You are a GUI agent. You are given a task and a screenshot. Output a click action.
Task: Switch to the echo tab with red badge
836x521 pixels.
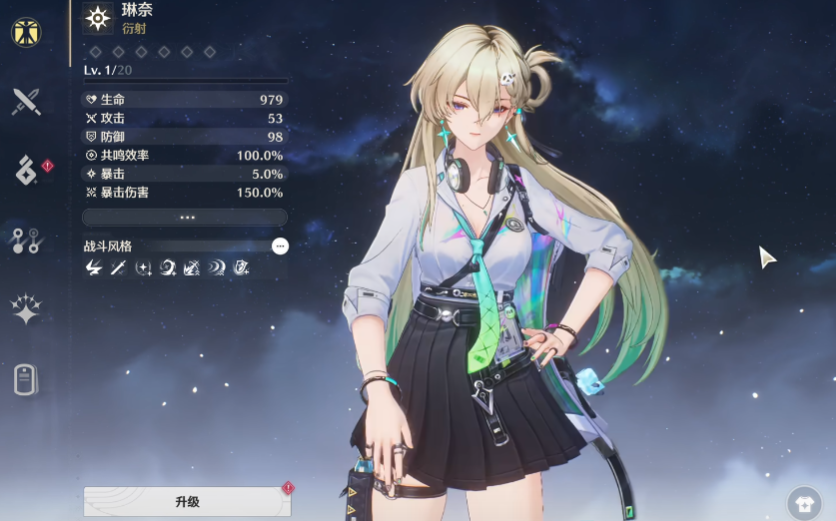click(26, 170)
